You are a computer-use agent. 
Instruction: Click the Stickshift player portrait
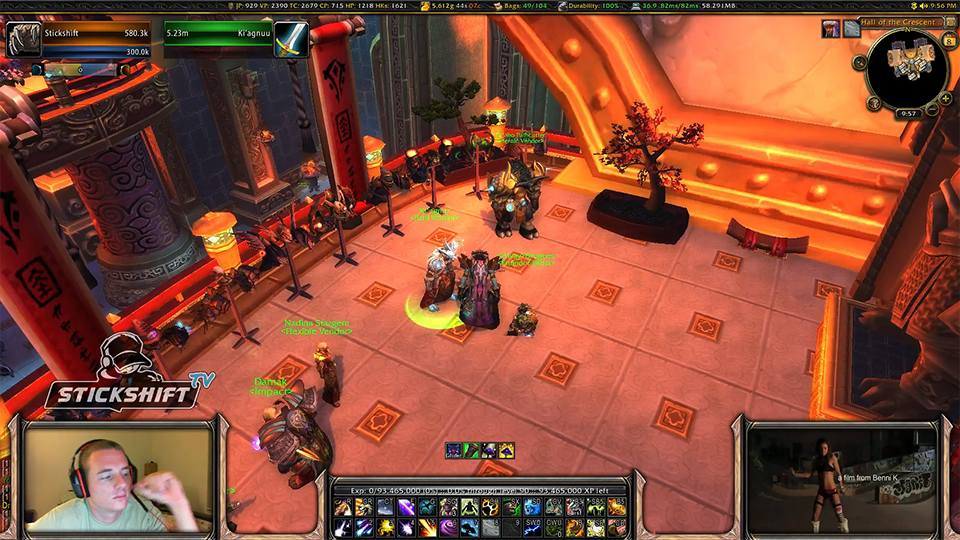pyautogui.click(x=22, y=40)
